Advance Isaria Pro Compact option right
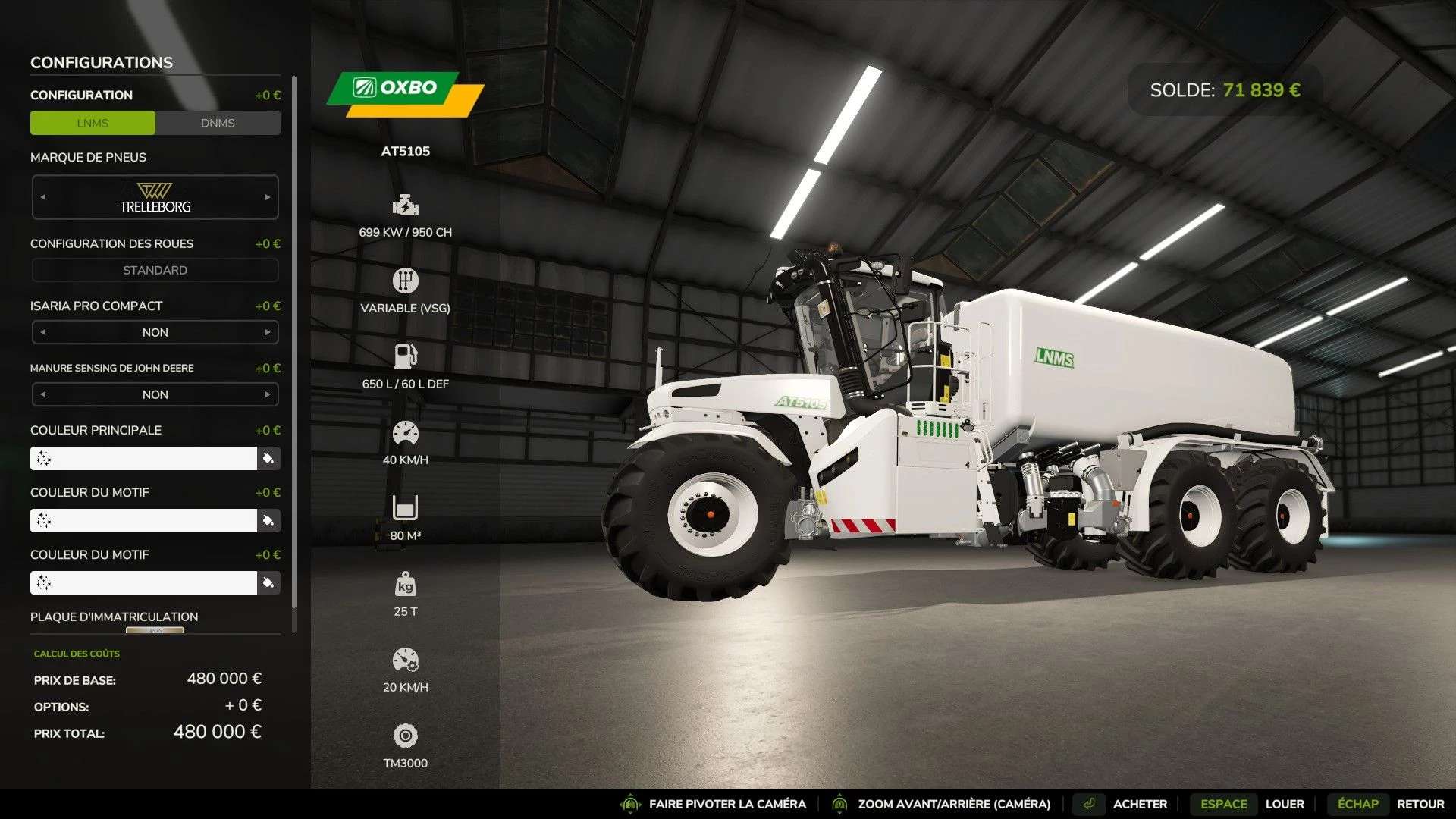 pos(268,332)
